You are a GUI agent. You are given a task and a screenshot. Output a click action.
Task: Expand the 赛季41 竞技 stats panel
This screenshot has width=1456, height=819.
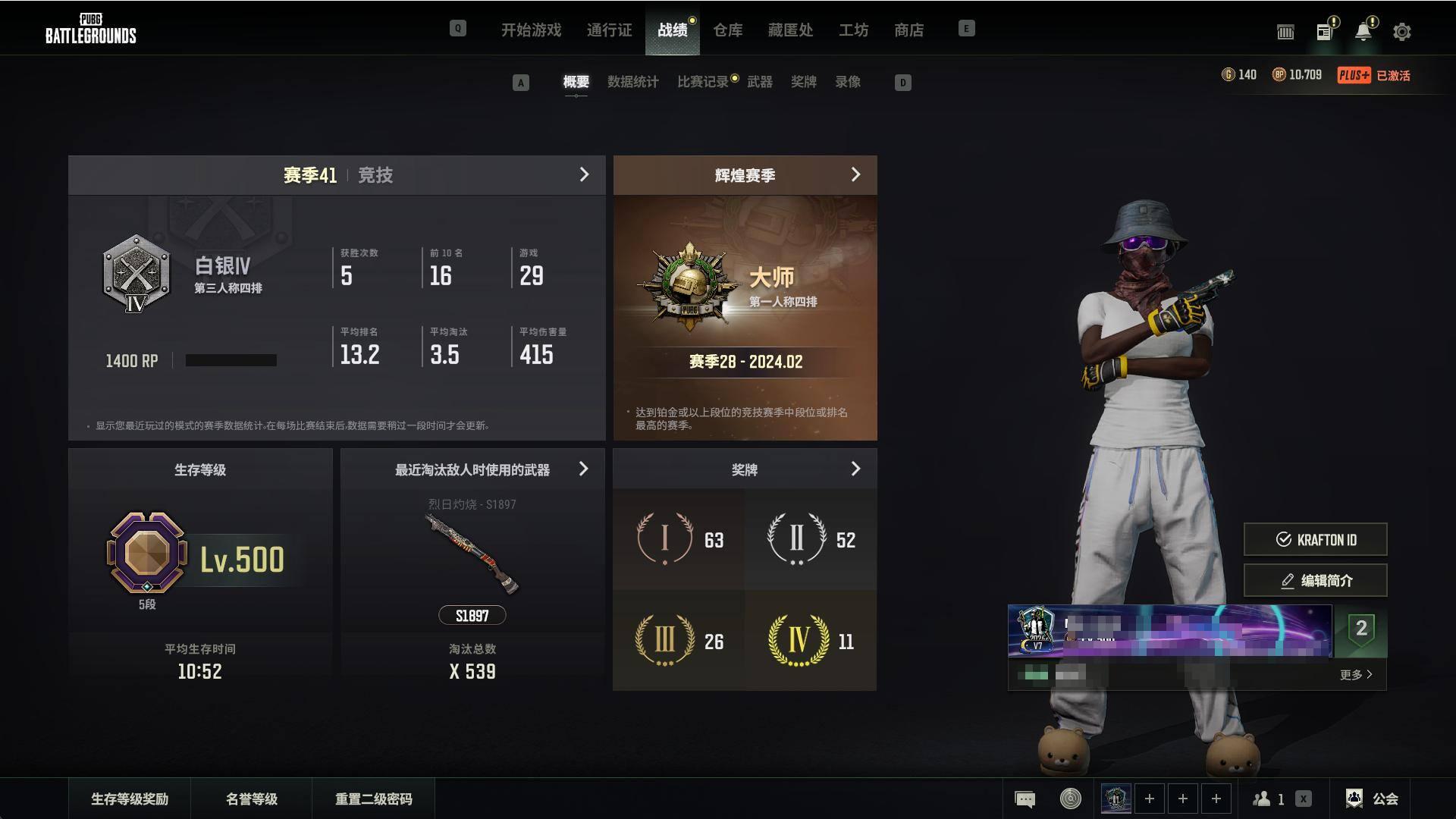(583, 175)
